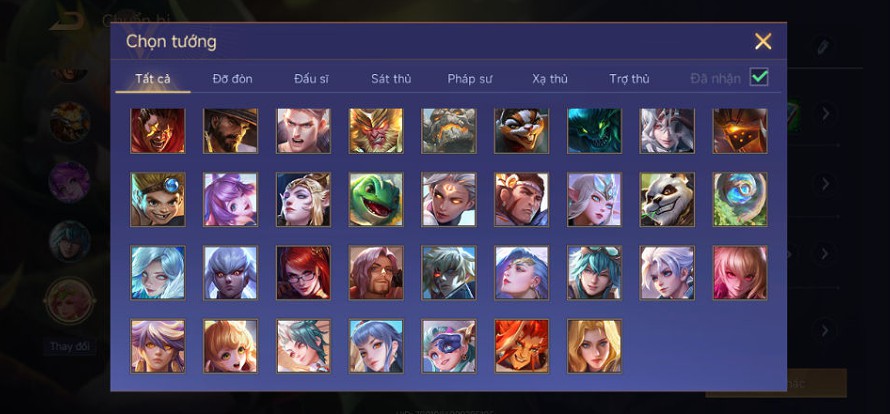The image size is (890, 414).
Task: Choose the monkey king hero portrait
Action: (x=376, y=131)
